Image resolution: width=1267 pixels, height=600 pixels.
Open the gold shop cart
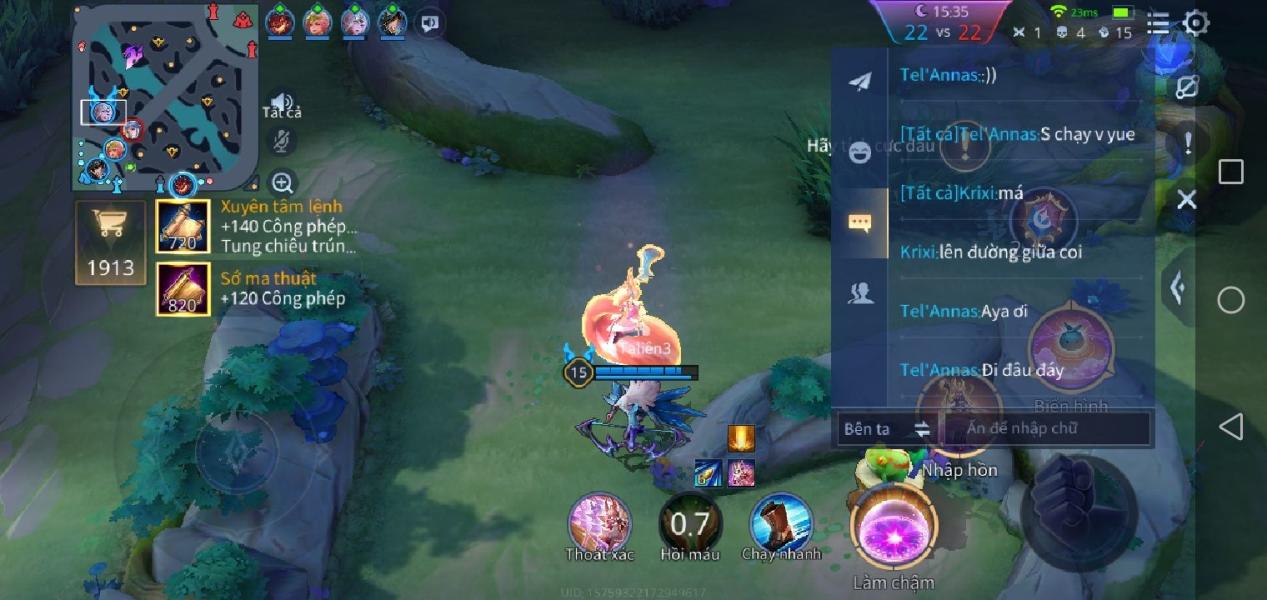110,242
